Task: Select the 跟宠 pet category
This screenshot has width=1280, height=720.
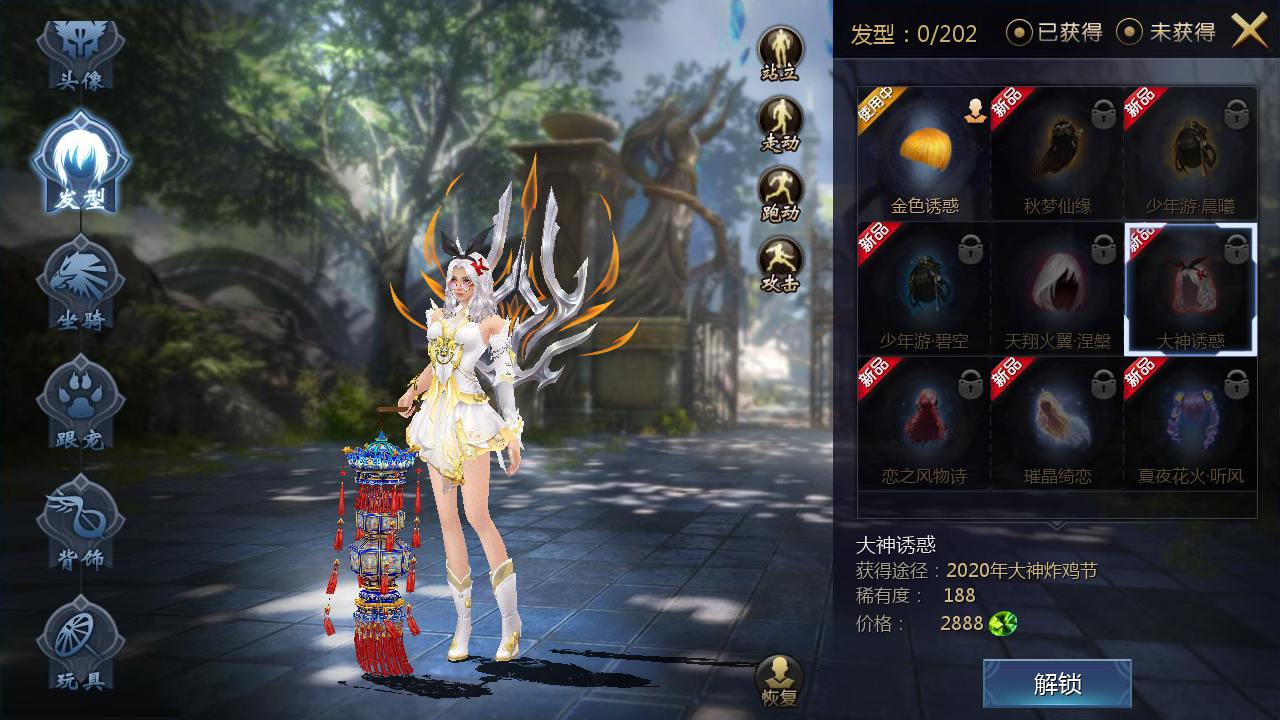Action: pyautogui.click(x=80, y=405)
